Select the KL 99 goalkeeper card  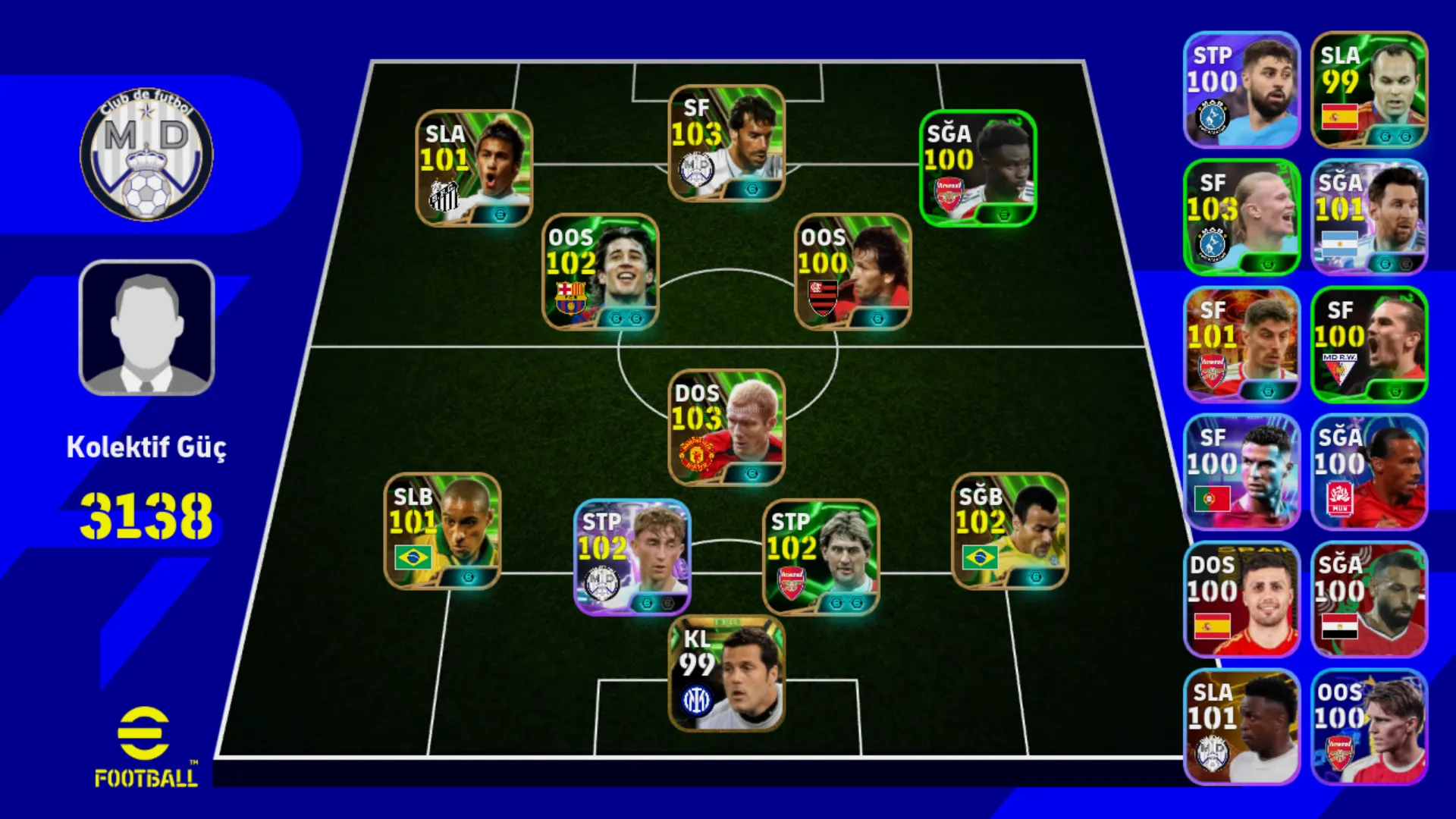tap(726, 674)
